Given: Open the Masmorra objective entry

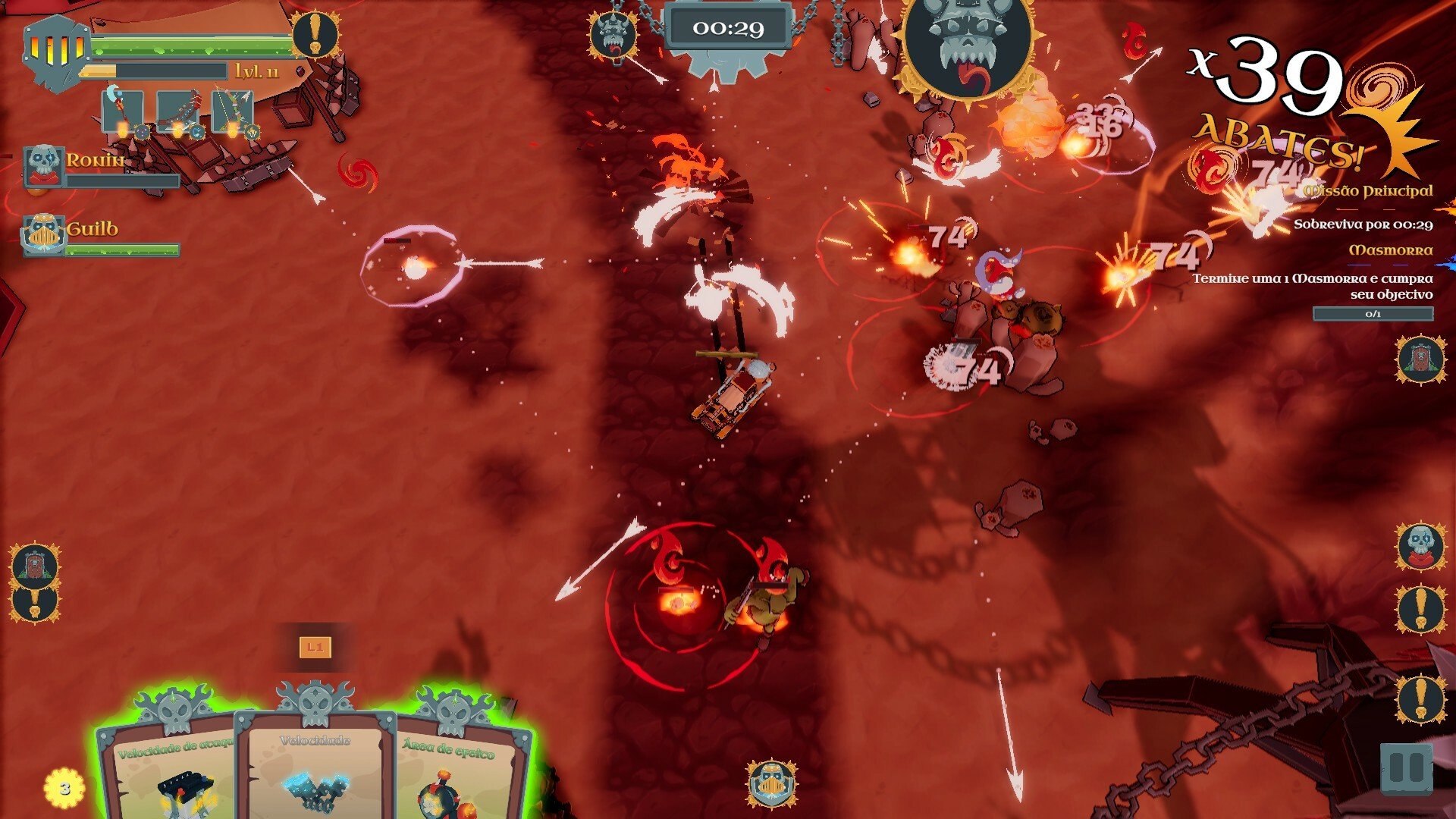Looking at the screenshot, I should click(1390, 250).
